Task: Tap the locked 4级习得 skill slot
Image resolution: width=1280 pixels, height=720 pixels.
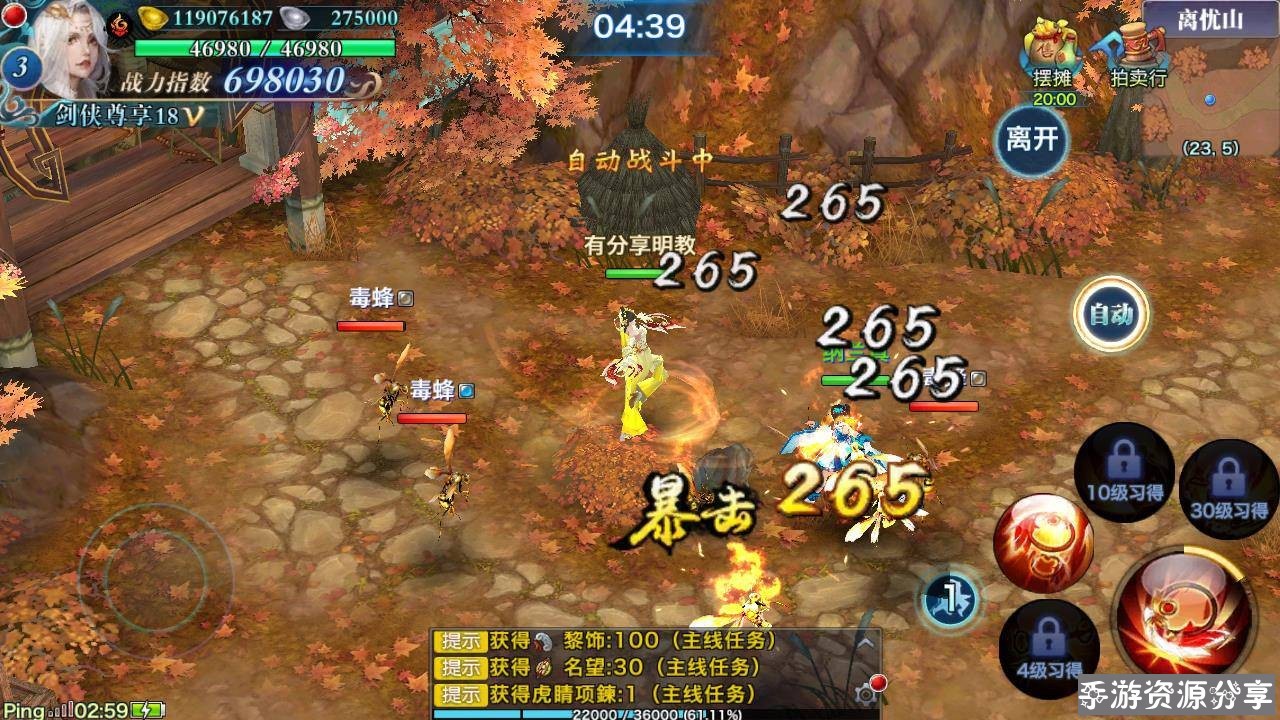Action: pos(1048,649)
